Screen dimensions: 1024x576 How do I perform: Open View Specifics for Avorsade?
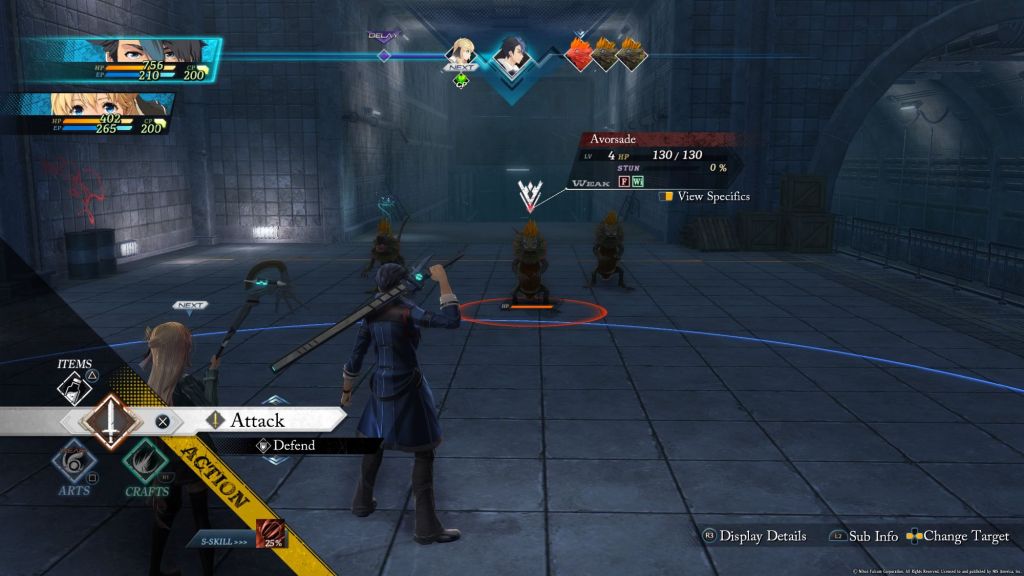705,197
